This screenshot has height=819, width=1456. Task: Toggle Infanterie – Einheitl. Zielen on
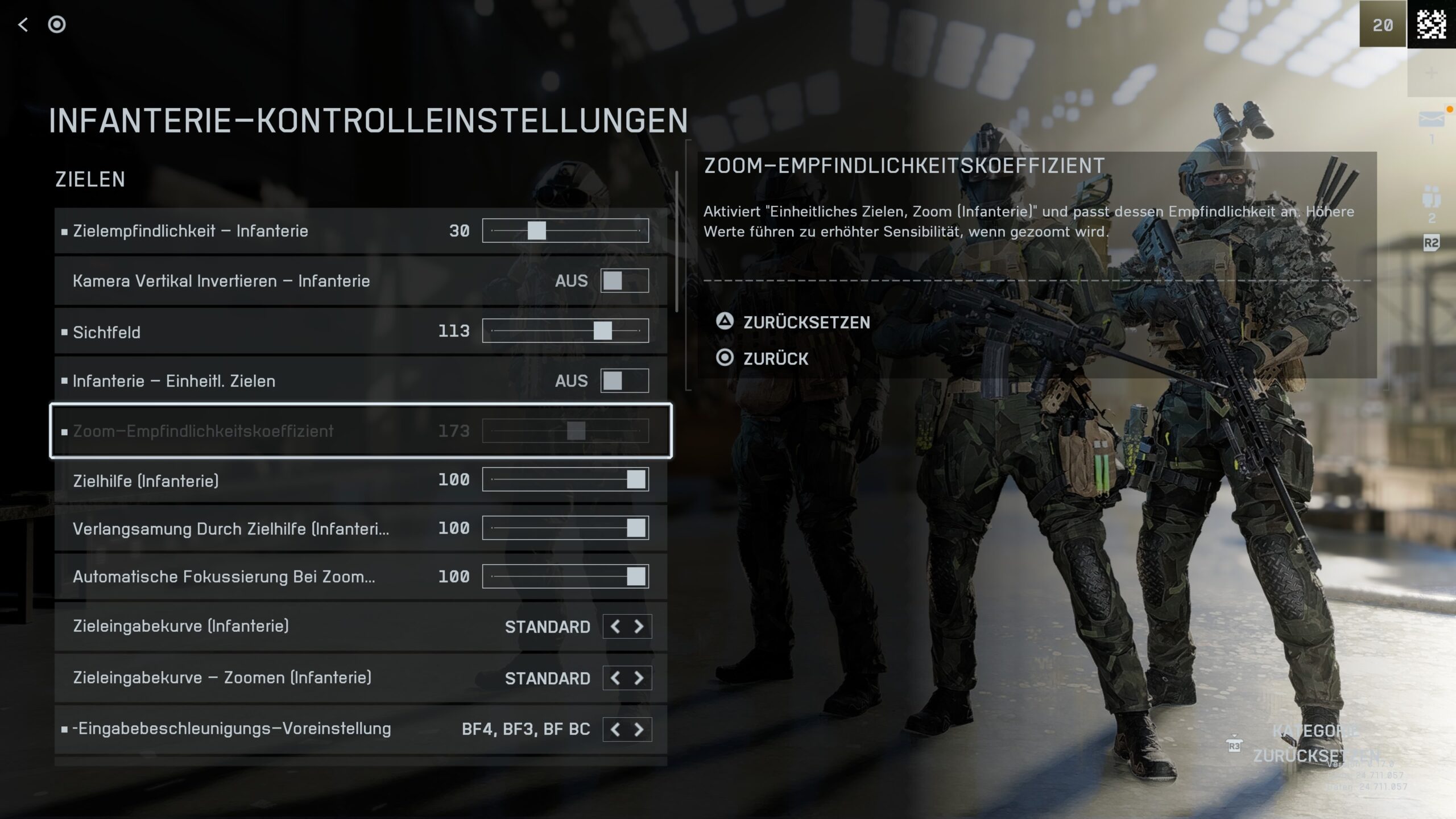click(624, 381)
